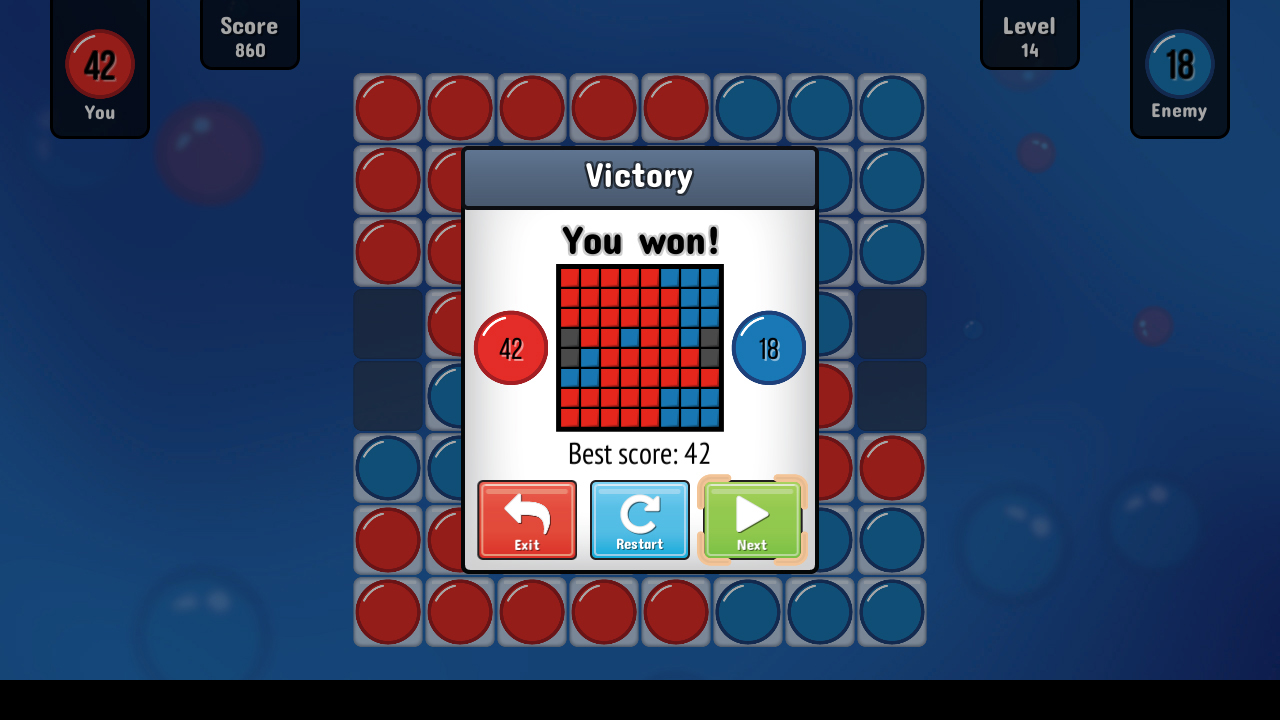Viewport: 1280px width, 720px height.
Task: Click an empty dark tile on the game board
Action: [387, 324]
